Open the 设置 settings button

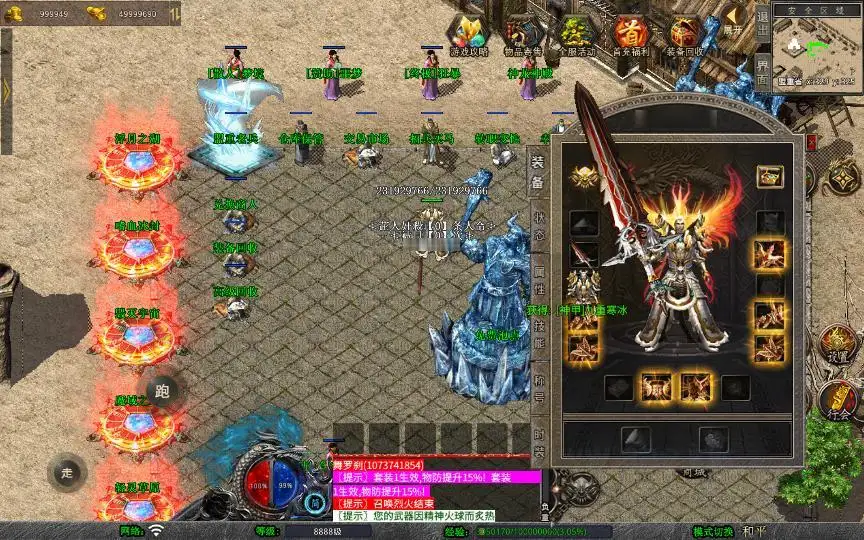pyautogui.click(x=838, y=345)
